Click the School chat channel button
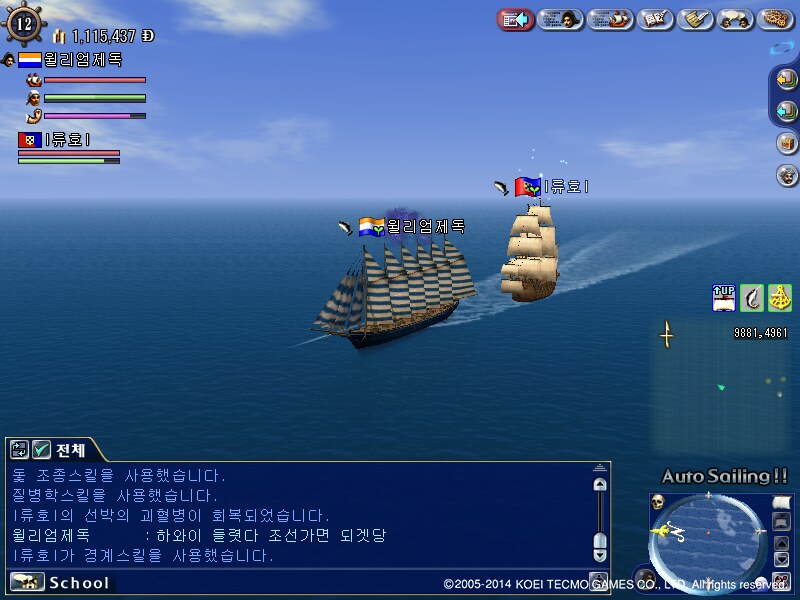Viewport: 800px width, 600px height. coord(60,582)
